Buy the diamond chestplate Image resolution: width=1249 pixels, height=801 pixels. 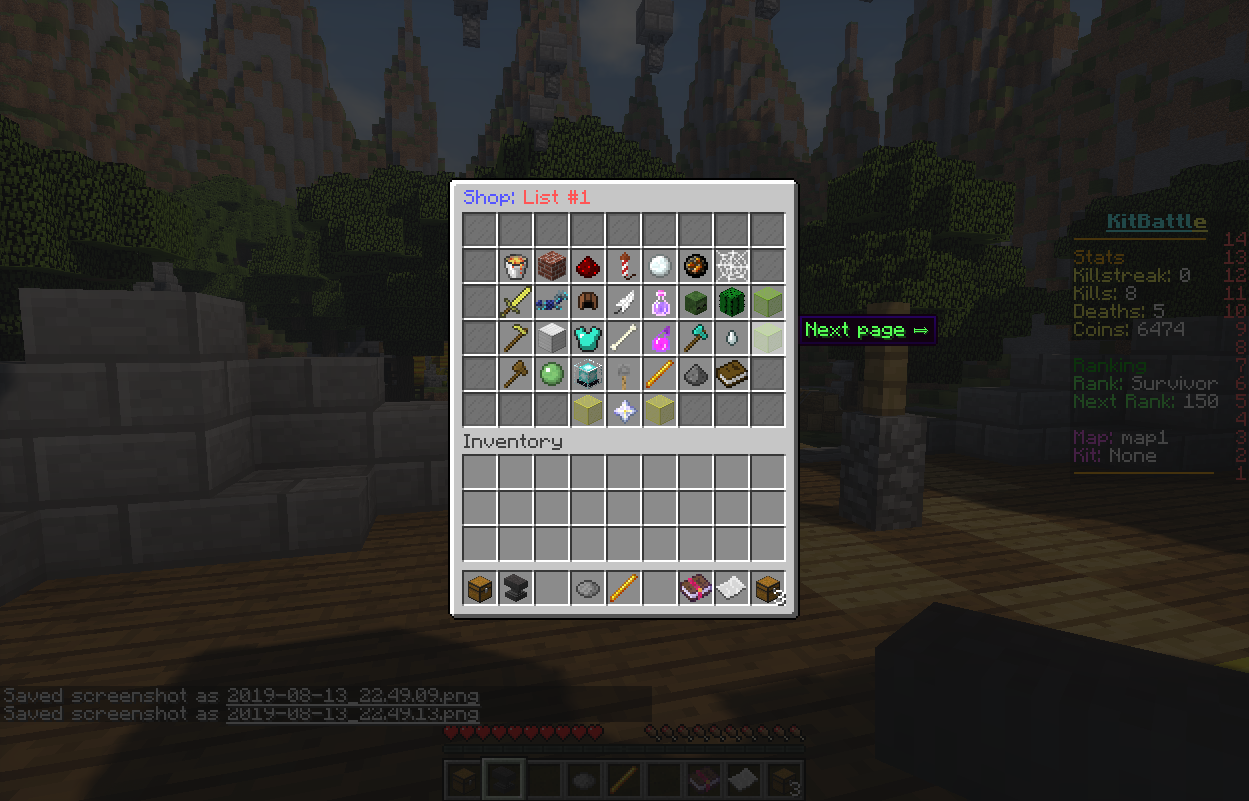588,338
